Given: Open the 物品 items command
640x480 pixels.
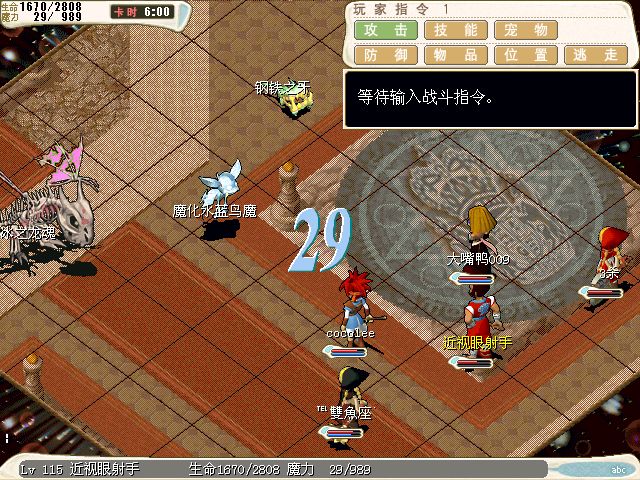Looking at the screenshot, I should [456, 55].
